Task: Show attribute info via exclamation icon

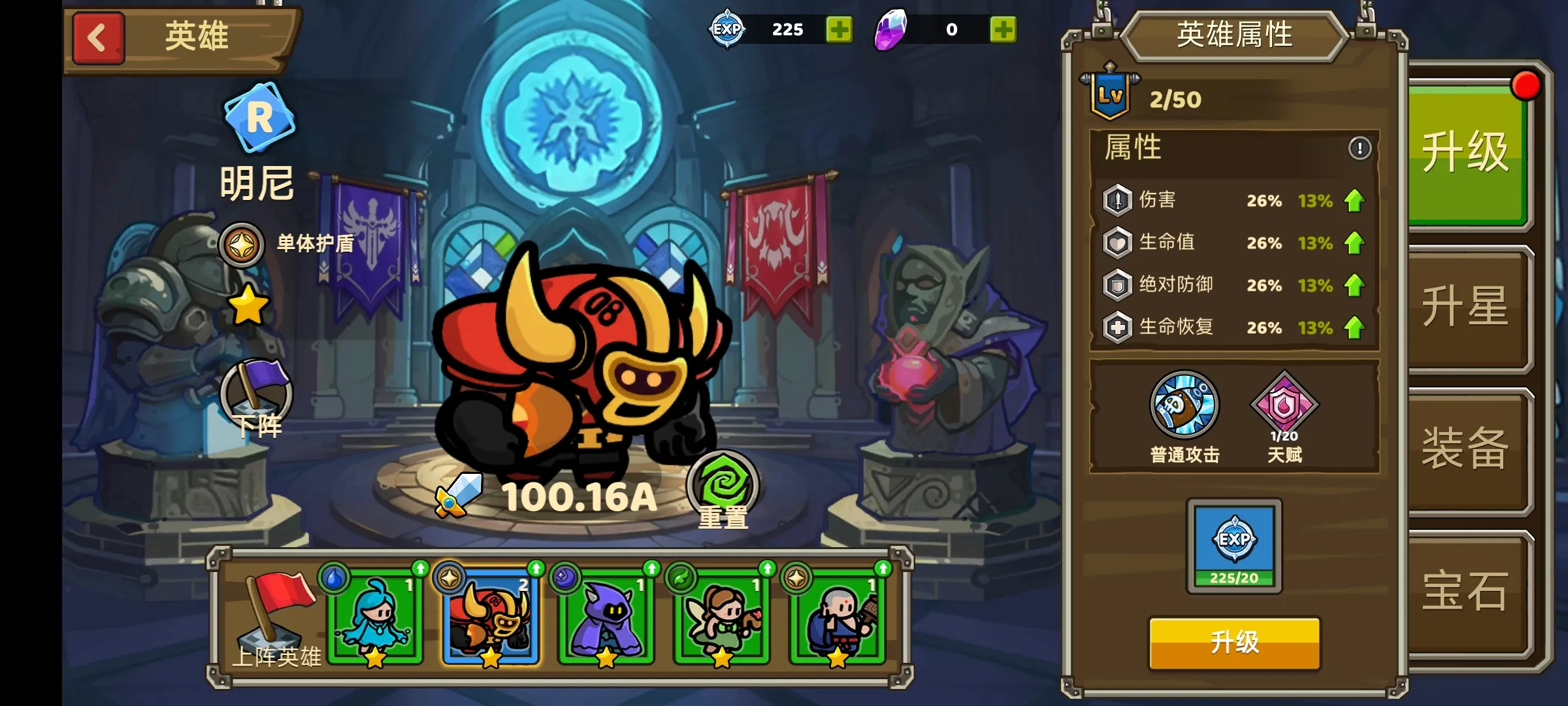Action: click(x=1360, y=148)
